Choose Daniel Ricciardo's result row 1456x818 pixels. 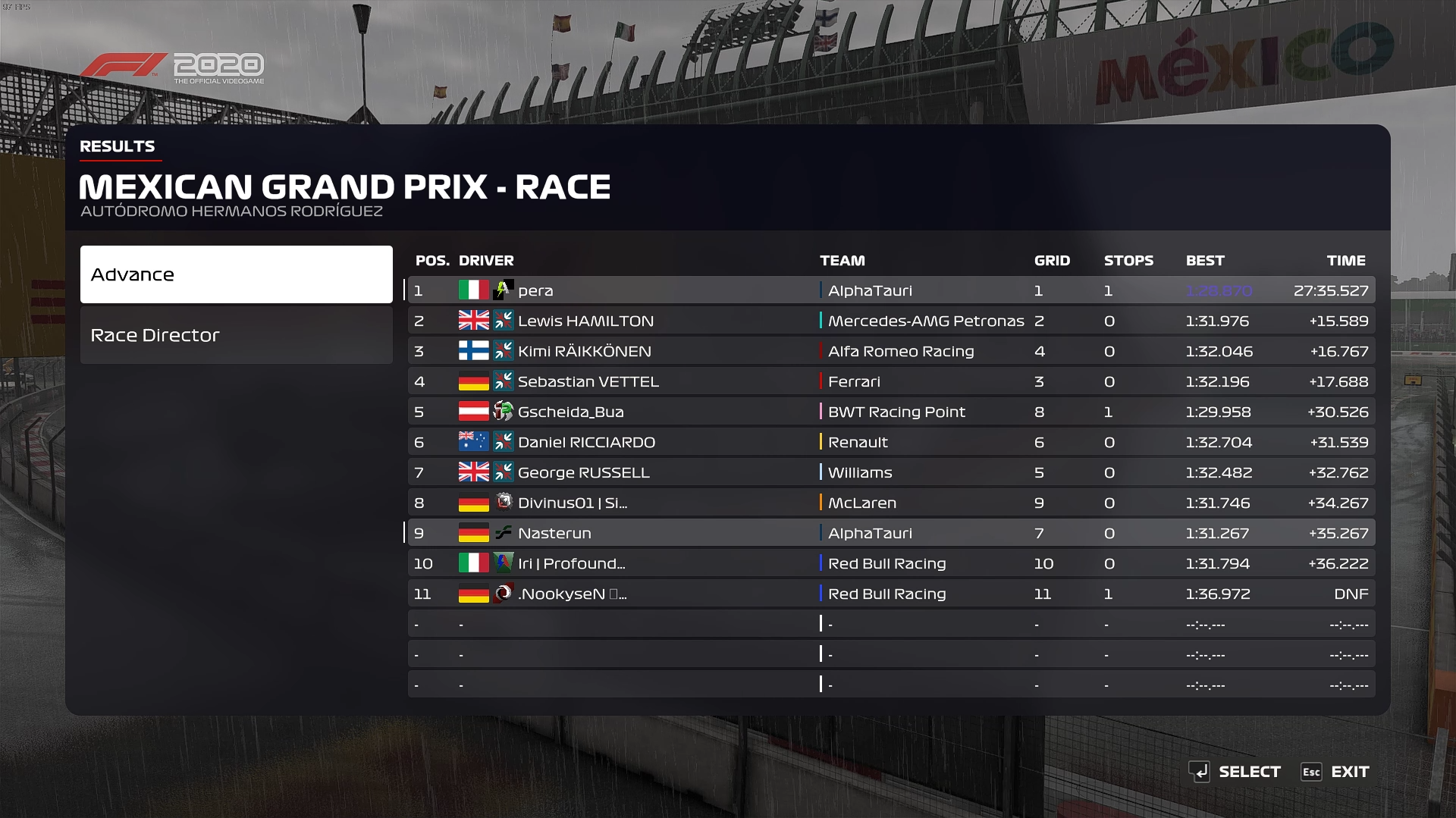pyautogui.click(x=891, y=442)
